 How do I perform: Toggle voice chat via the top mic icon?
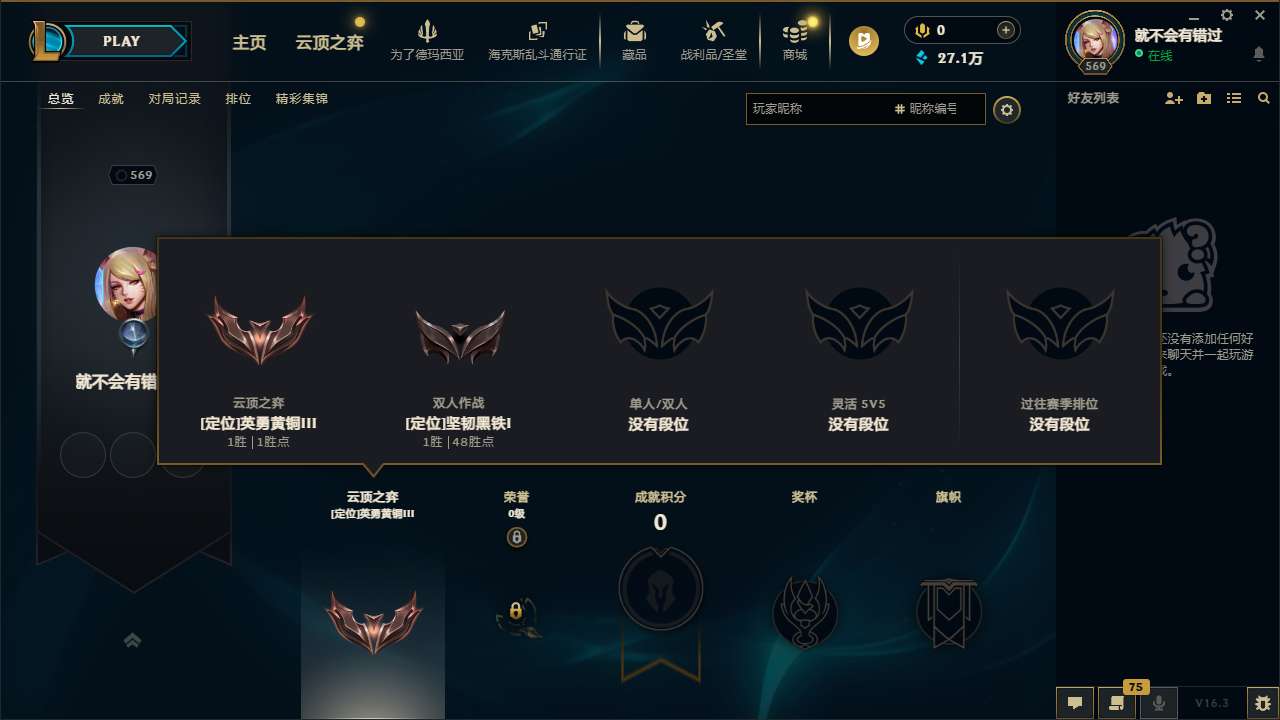coord(920,29)
